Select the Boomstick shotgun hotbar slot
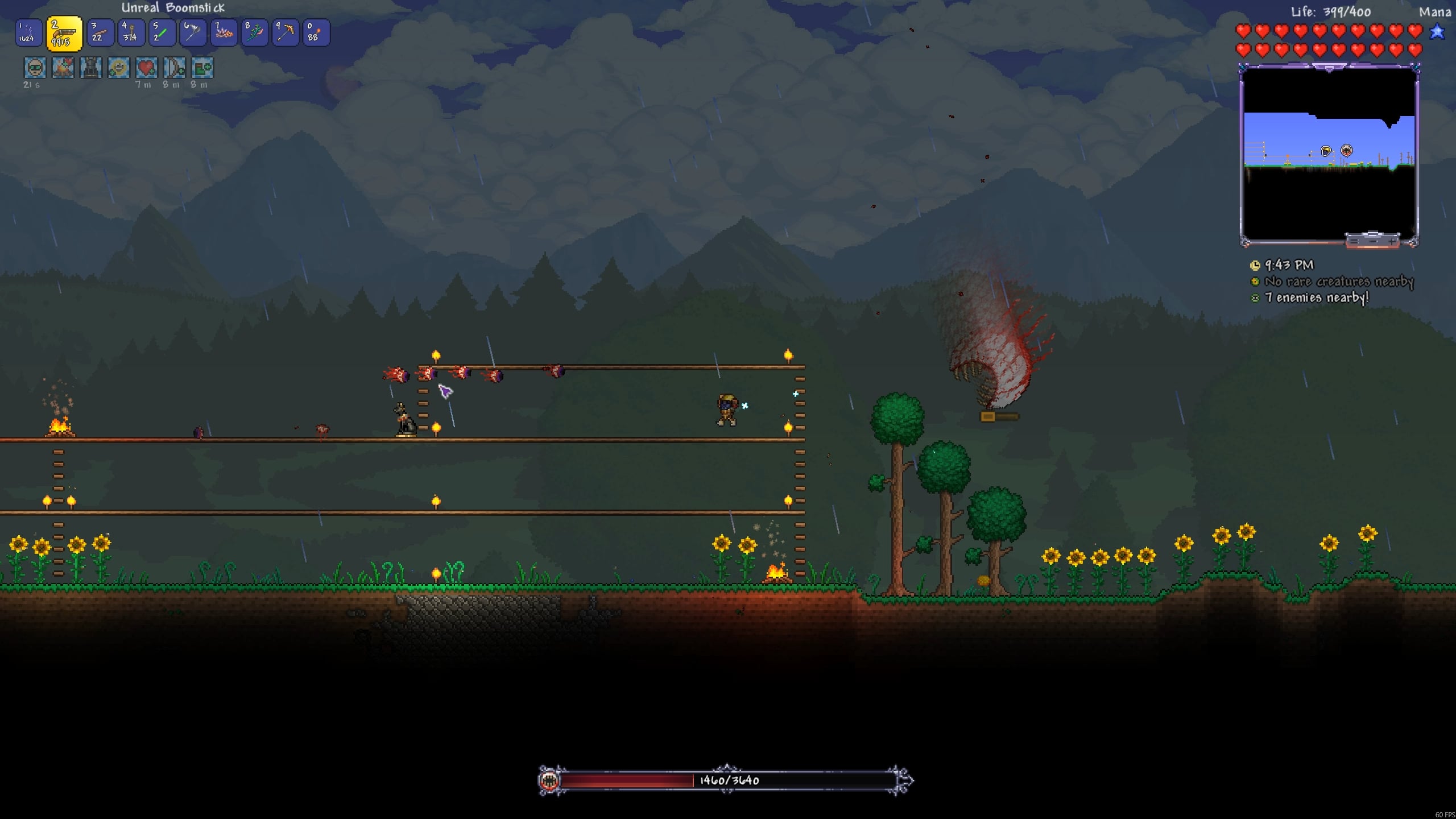1456x819 pixels. [x=64, y=34]
